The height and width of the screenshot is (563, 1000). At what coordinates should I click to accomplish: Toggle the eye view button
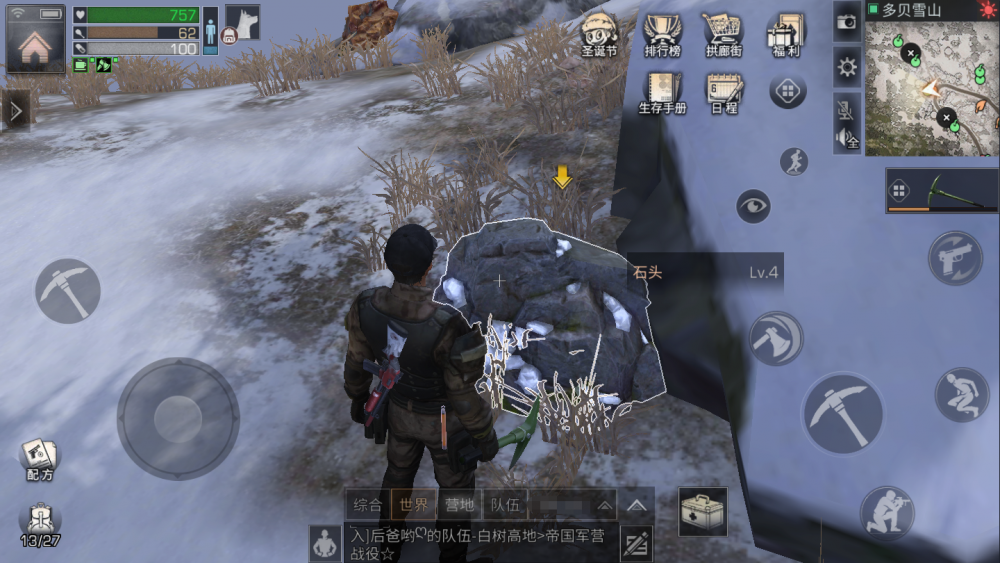click(x=753, y=207)
